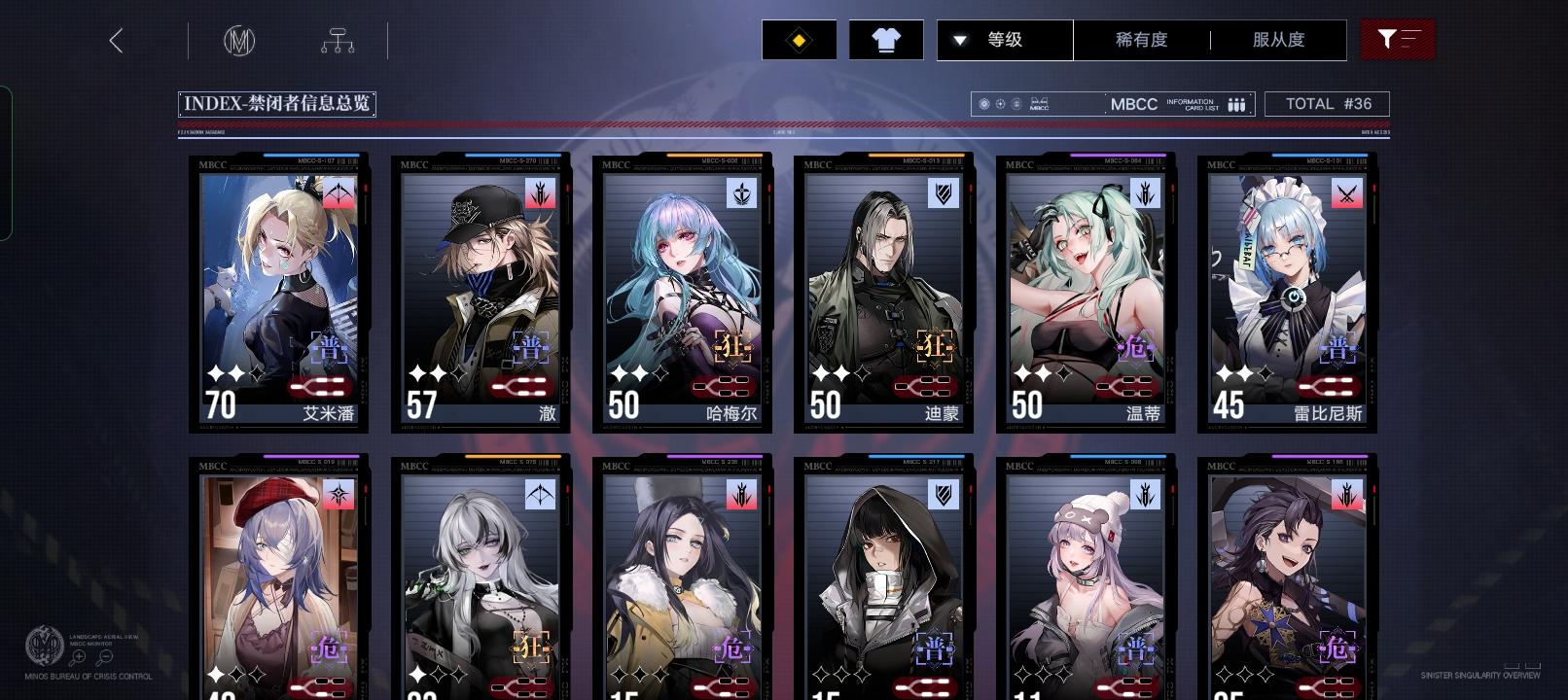1568x700 pixels.
Task: Click the weapon icon on 哈梅尔's card
Action: [740, 193]
